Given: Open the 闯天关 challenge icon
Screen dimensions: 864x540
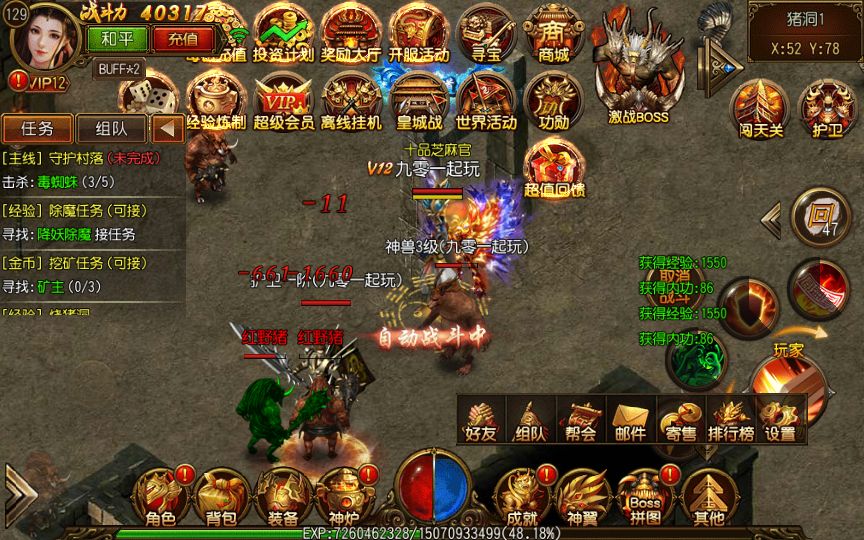Looking at the screenshot, I should pyautogui.click(x=758, y=107).
